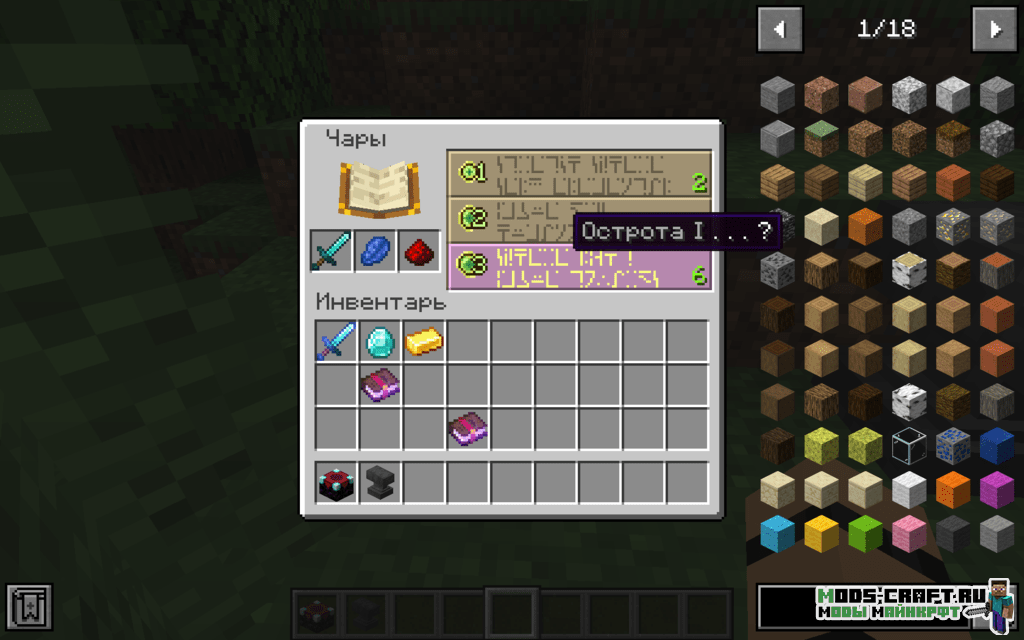Choose the grass block in the item list

(822, 138)
